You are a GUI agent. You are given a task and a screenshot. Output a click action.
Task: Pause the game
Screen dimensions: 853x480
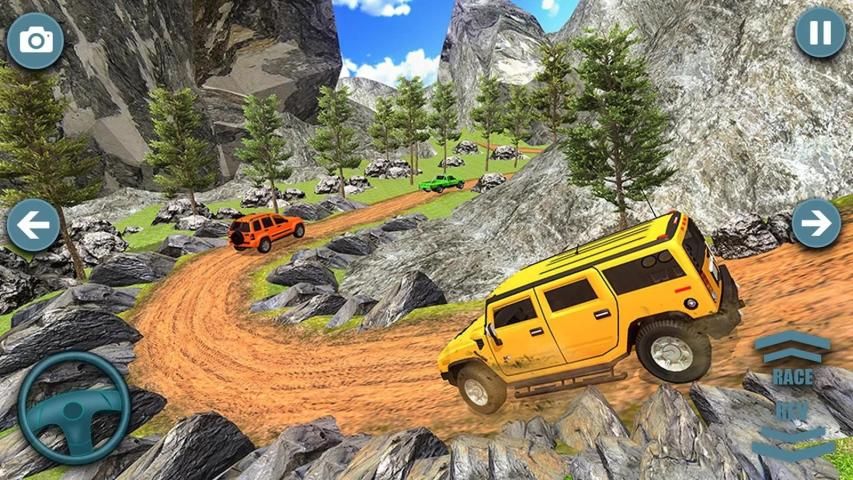pyautogui.click(x=820, y=33)
